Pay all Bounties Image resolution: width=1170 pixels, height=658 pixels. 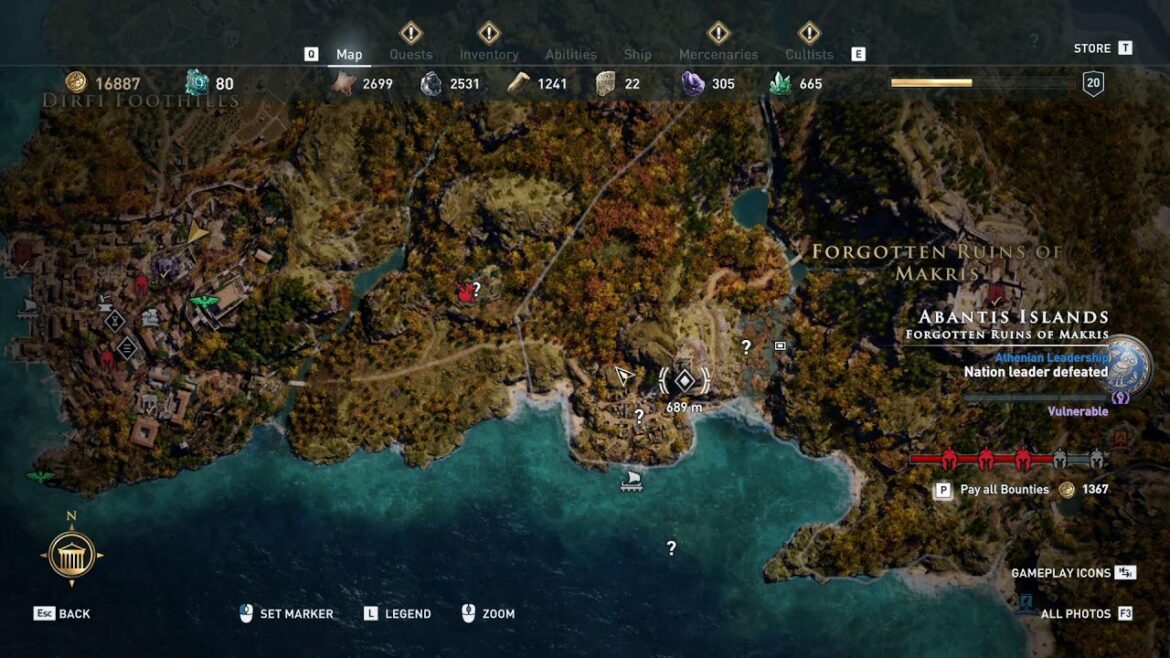click(1004, 490)
